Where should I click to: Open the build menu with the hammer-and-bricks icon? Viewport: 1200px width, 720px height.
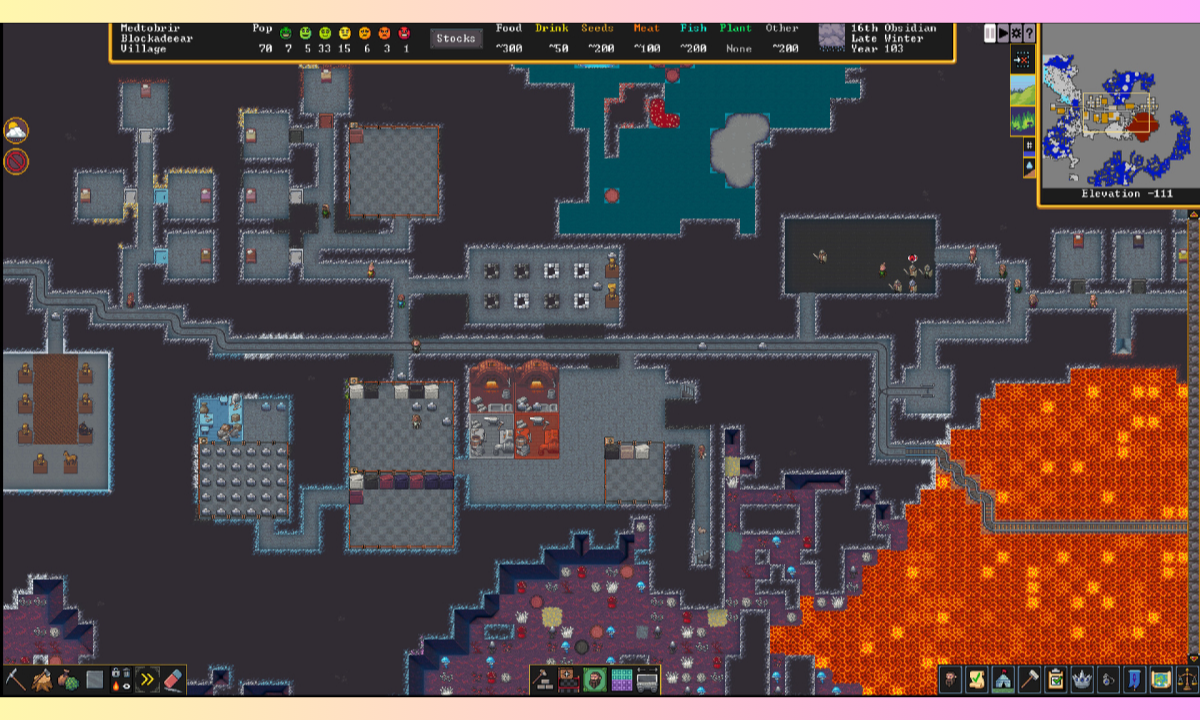(x=545, y=680)
